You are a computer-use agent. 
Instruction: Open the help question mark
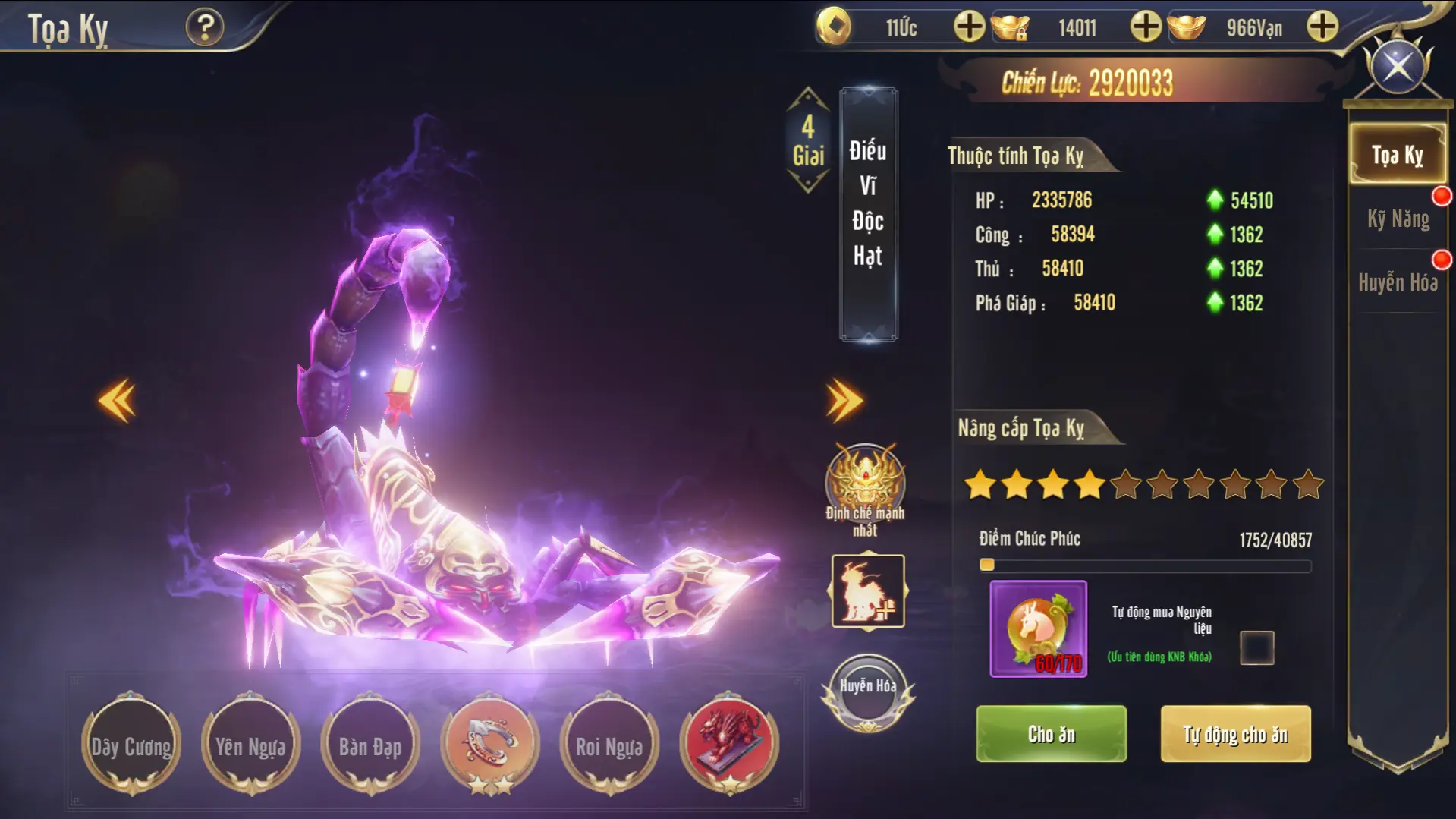pos(204,28)
